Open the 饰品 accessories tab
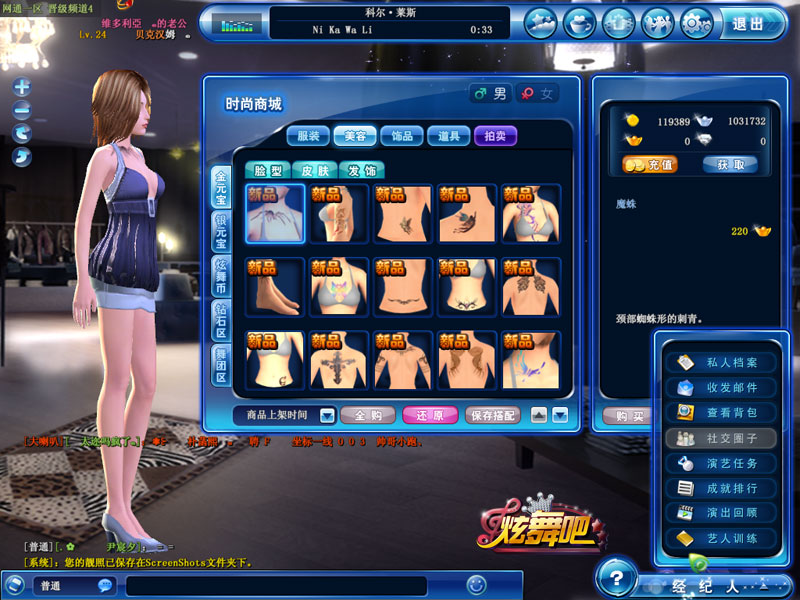The width and height of the screenshot is (800, 600). (403, 136)
